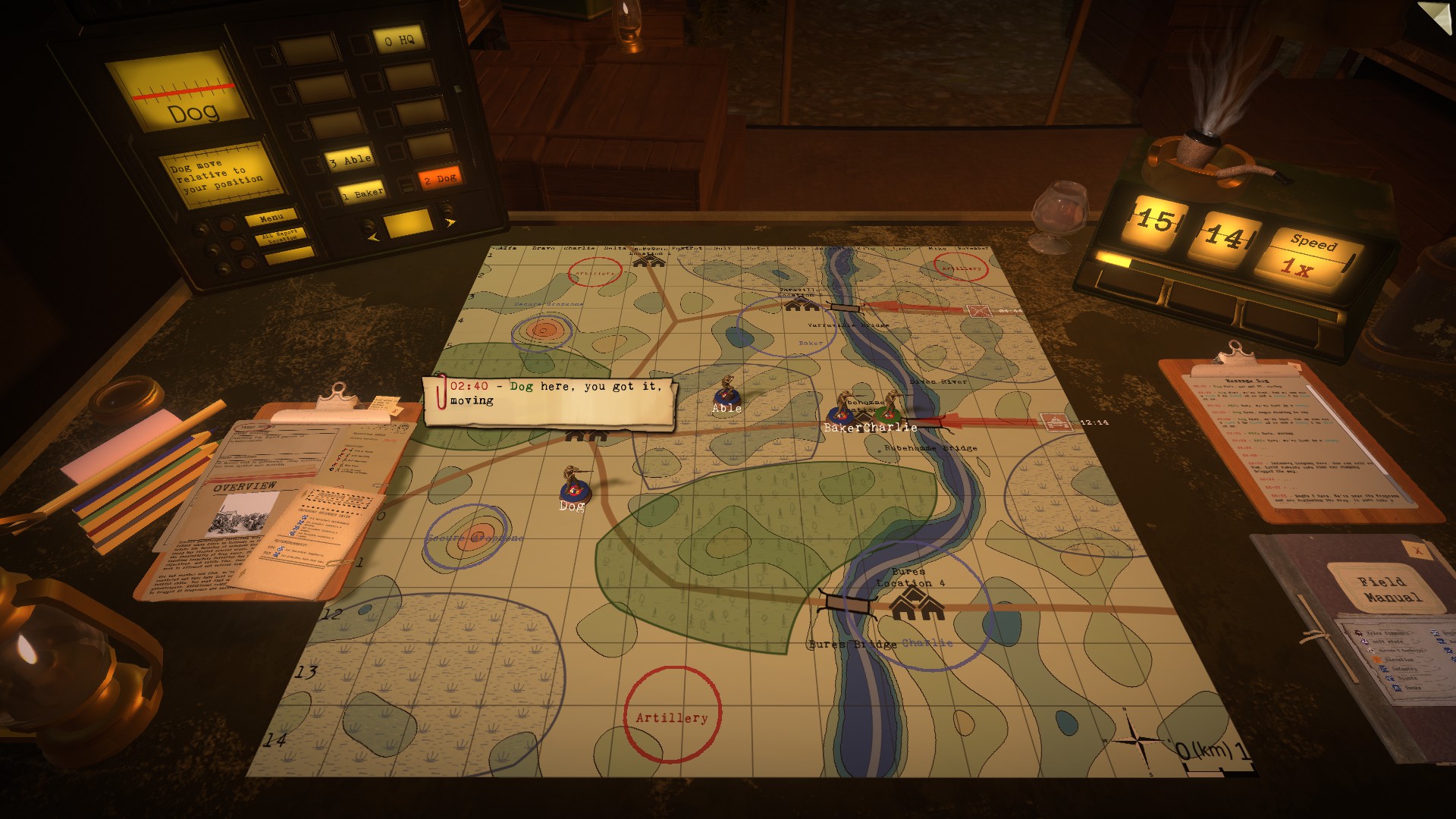Open the radio Menu button
This screenshot has height=819, width=1456.
(271, 218)
